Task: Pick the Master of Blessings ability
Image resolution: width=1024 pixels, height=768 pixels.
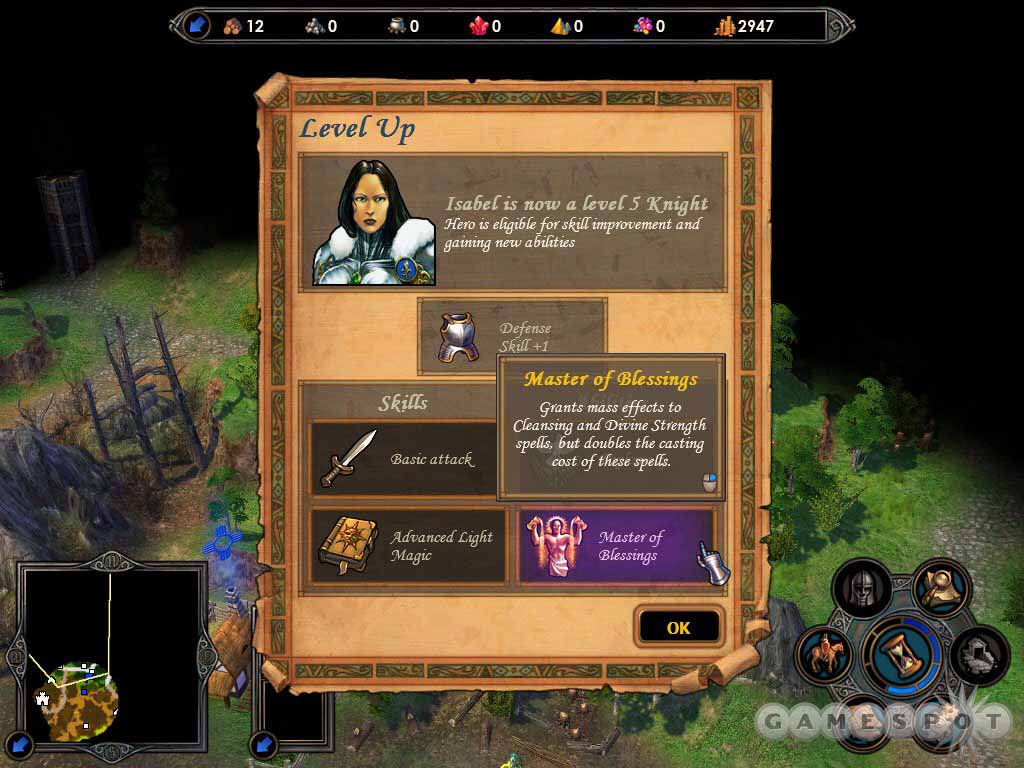Action: 616,546
